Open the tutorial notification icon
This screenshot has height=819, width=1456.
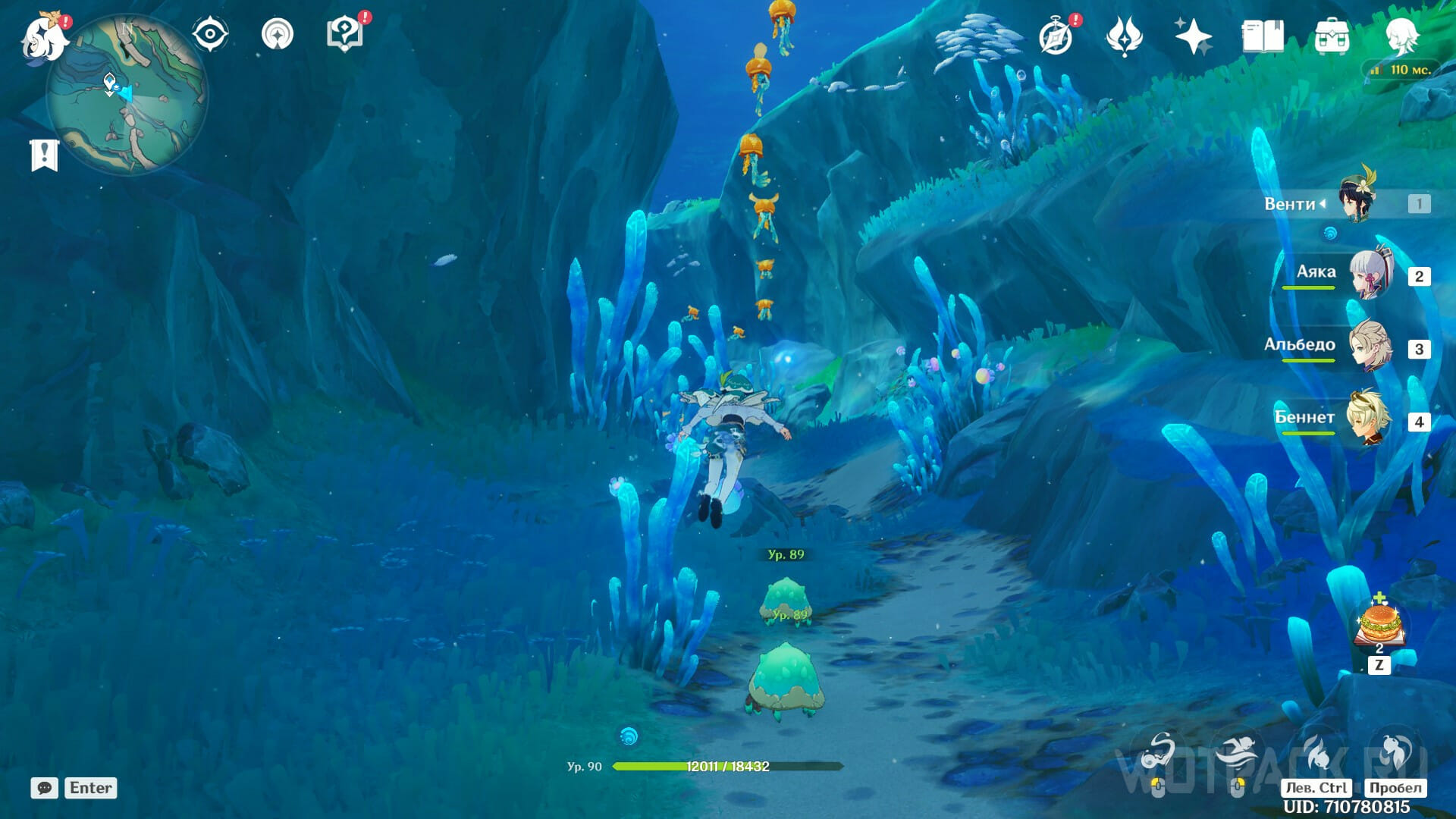(345, 34)
